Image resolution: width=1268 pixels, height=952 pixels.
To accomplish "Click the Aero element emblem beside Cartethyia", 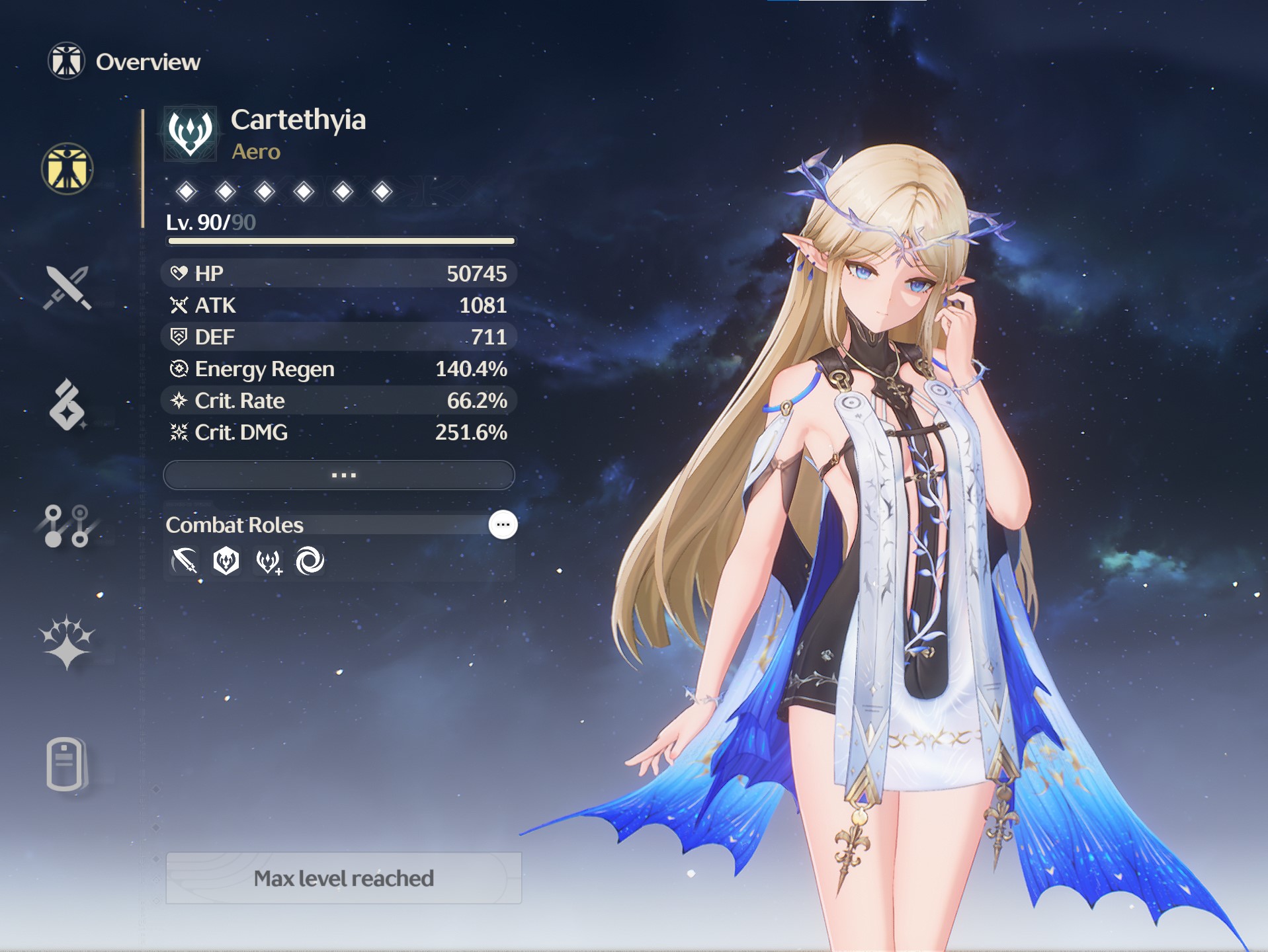I will 190,134.
